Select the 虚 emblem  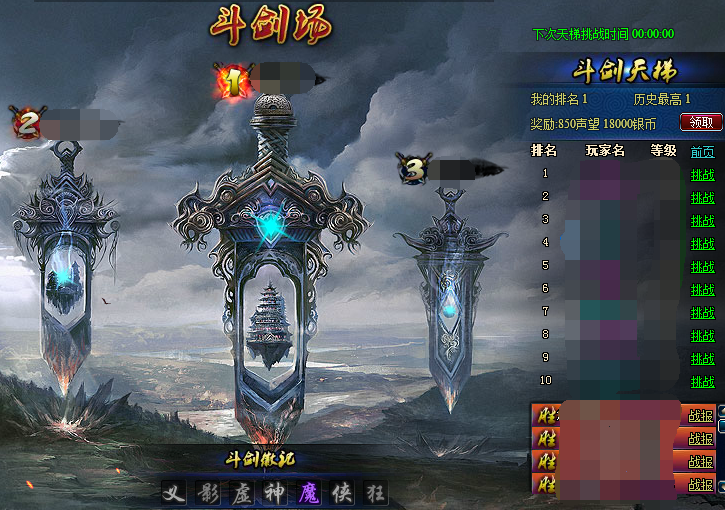click(241, 493)
